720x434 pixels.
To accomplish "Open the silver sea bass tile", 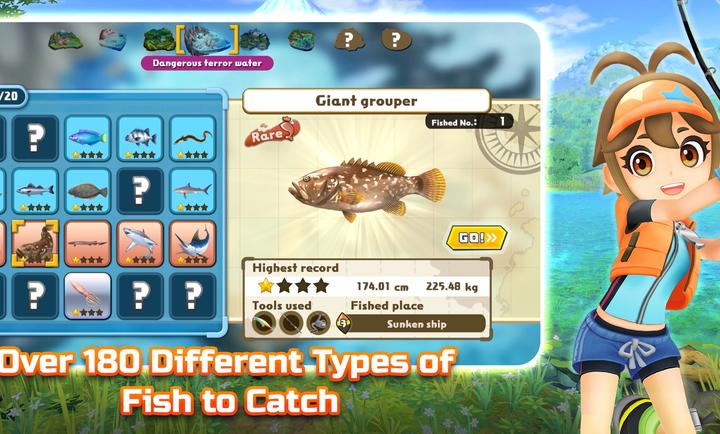I will [36, 190].
